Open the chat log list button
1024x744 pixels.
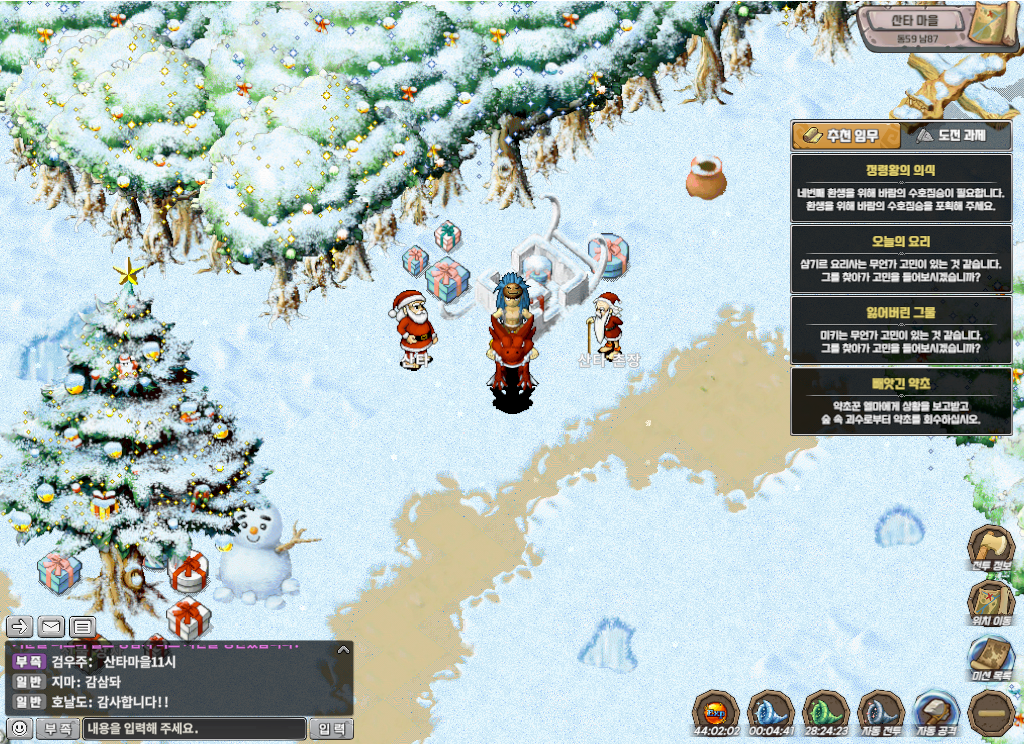pyautogui.click(x=83, y=627)
